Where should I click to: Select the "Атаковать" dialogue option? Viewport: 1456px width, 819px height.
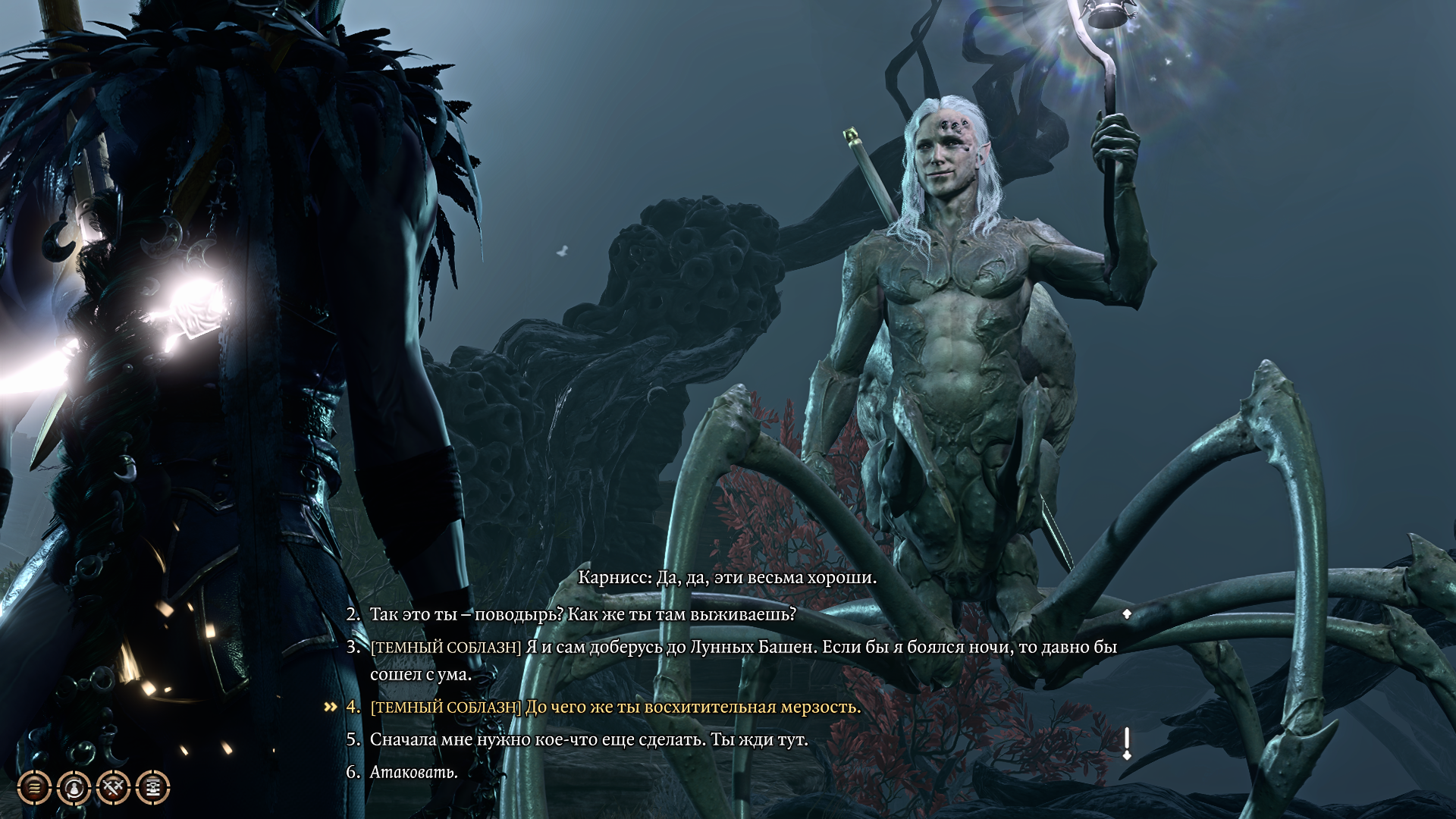[413, 773]
